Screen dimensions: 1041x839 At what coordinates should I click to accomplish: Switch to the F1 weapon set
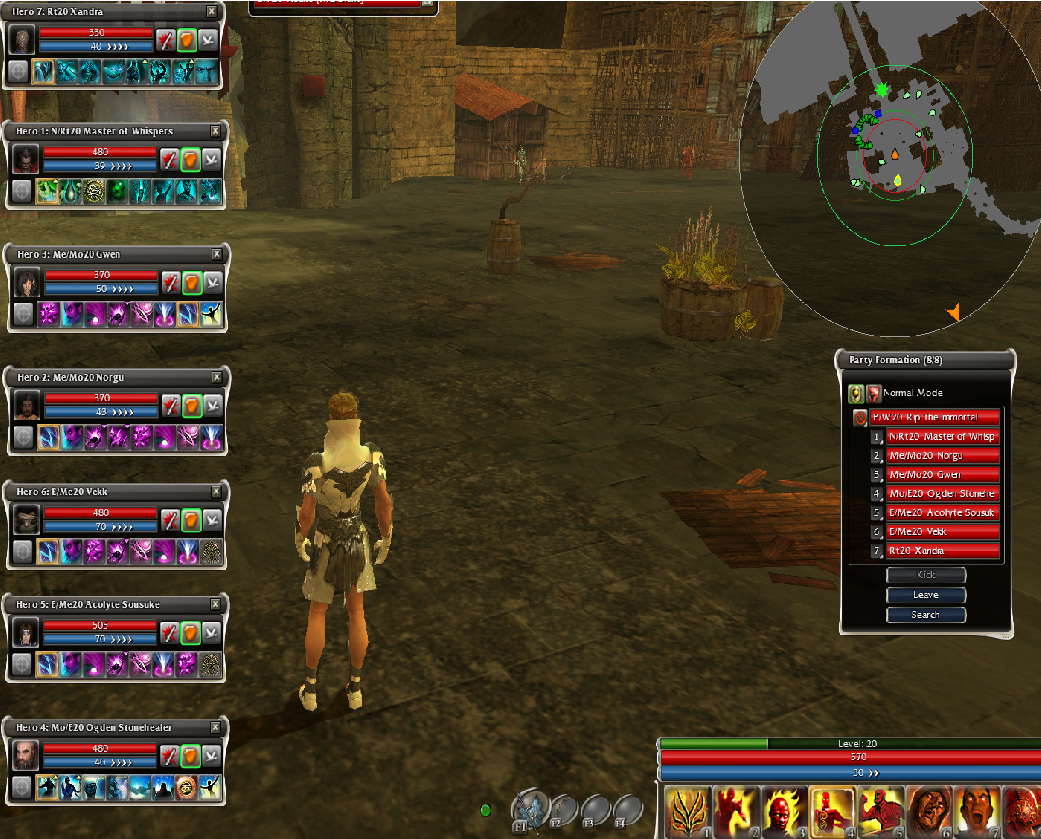pos(530,808)
